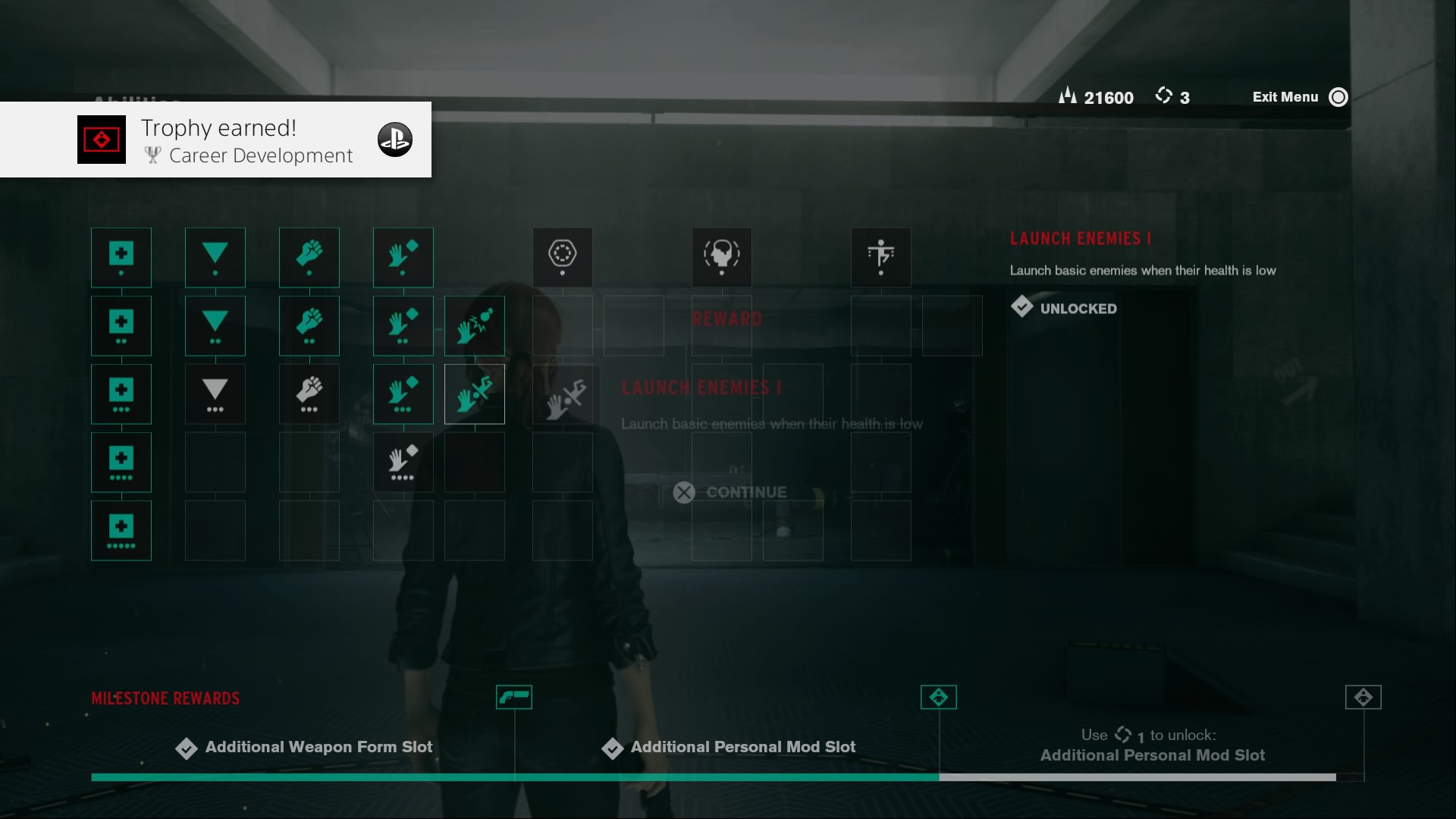Click the Shield ability hexagon icon
The width and height of the screenshot is (1456, 819).
[562, 258]
